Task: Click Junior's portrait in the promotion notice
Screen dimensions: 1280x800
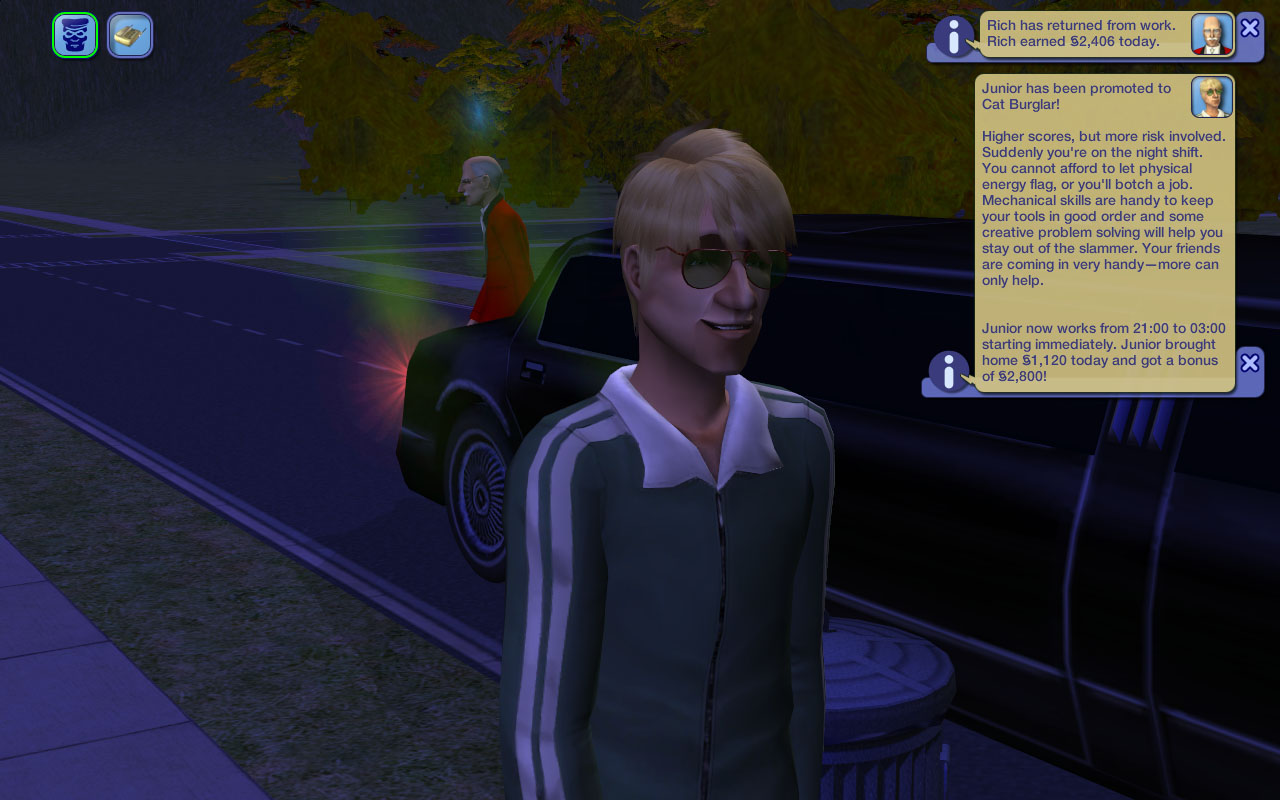Action: 1211,97
